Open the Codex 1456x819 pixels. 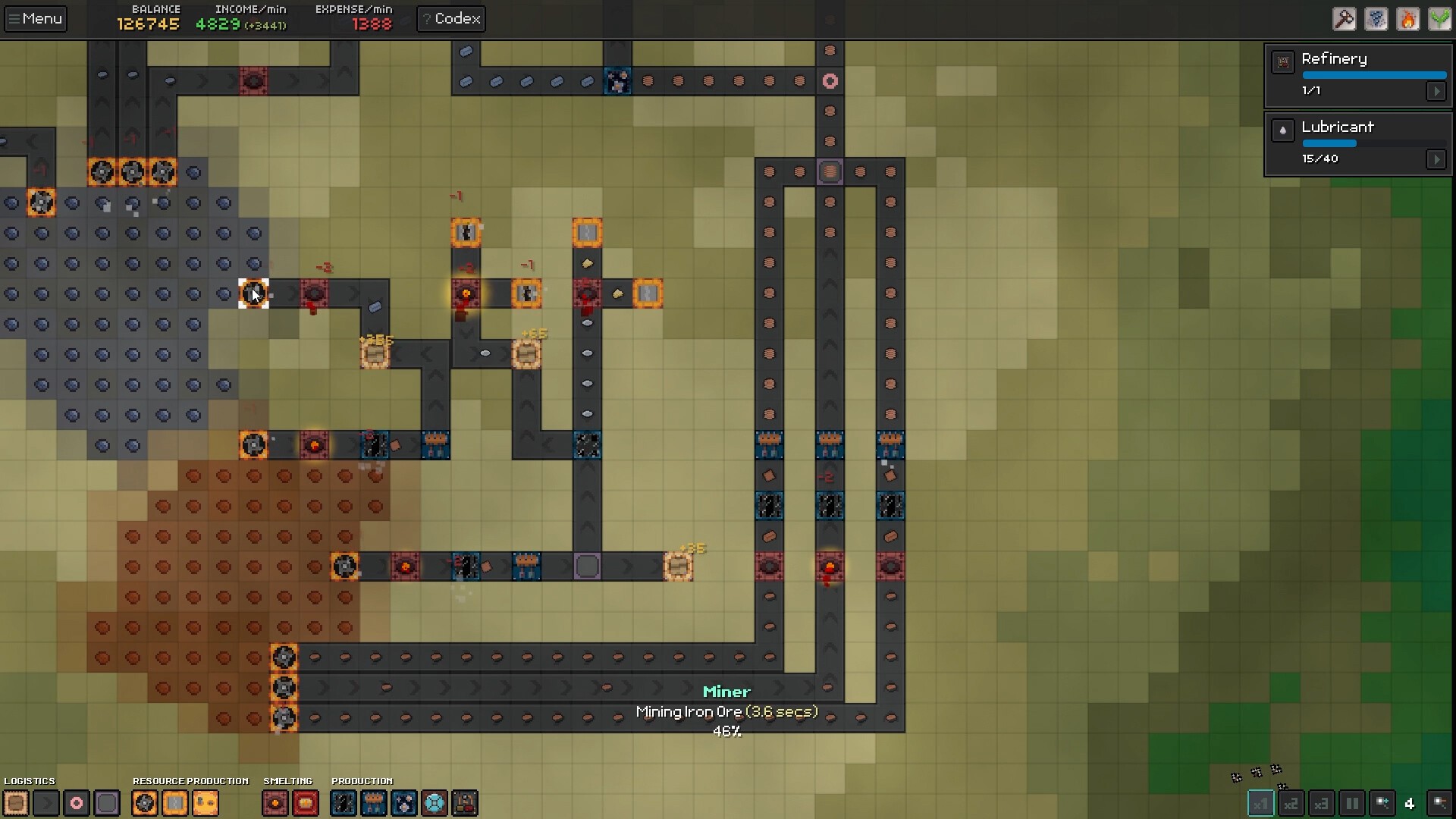pos(451,19)
